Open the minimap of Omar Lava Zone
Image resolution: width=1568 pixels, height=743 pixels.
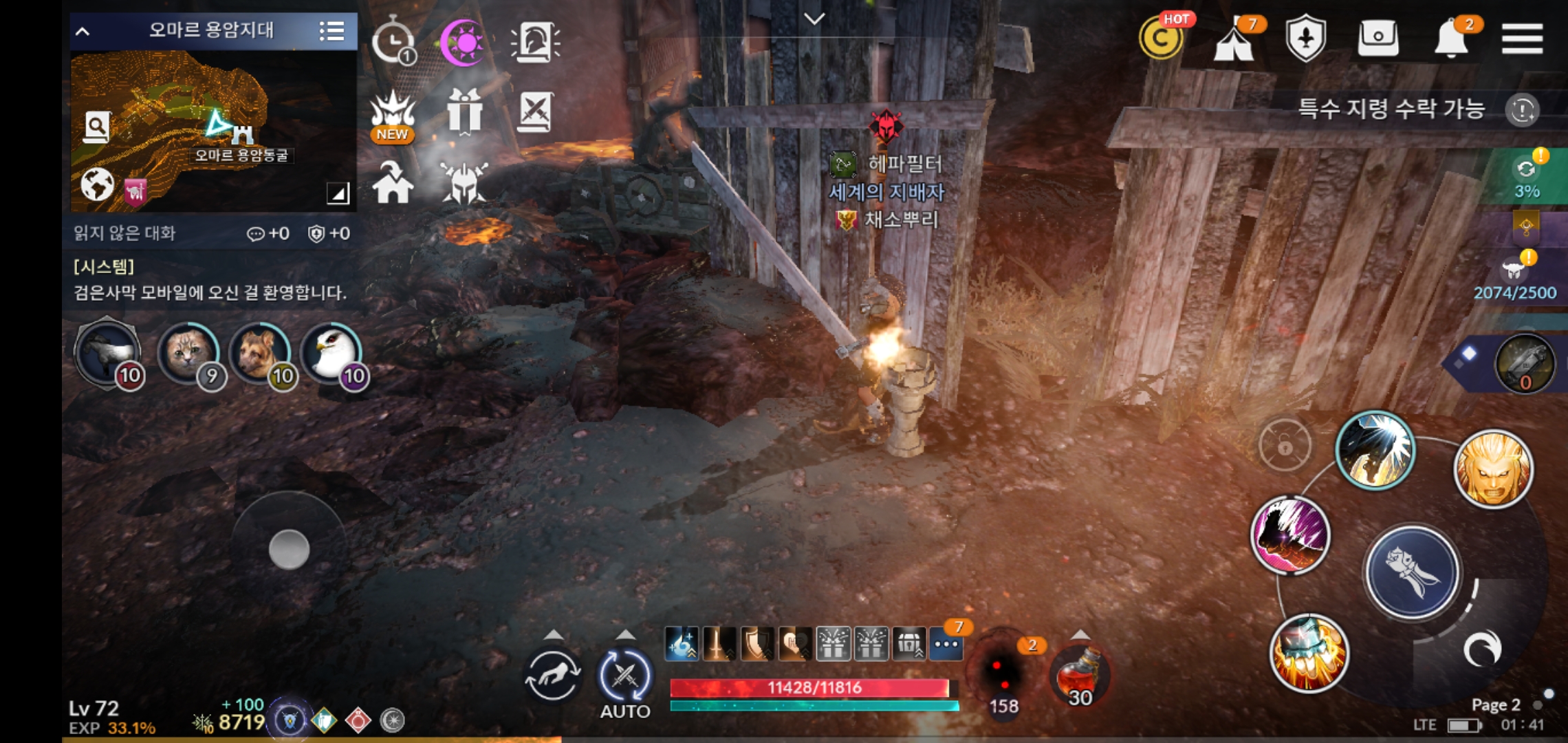(213, 131)
